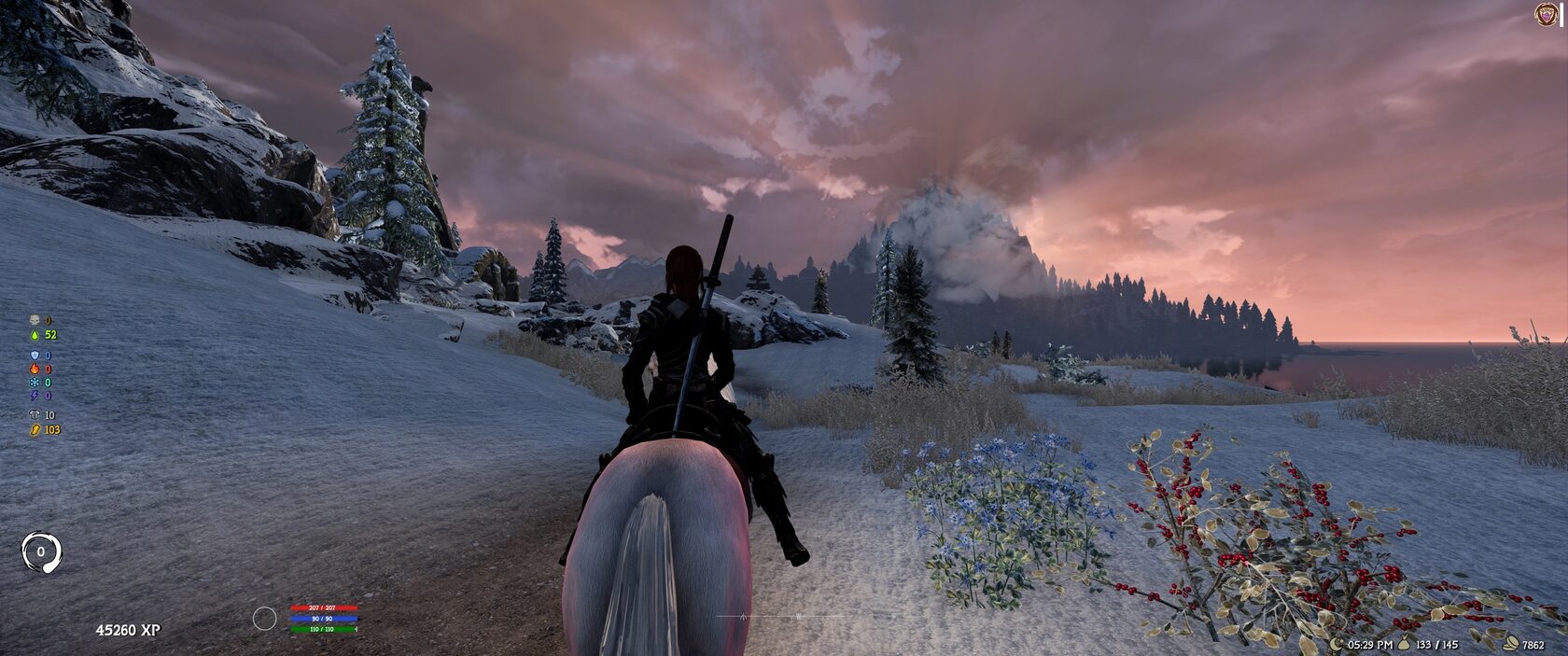Click the white brush-stroke ring icon
This screenshot has height=656, width=1568.
coord(41,551)
